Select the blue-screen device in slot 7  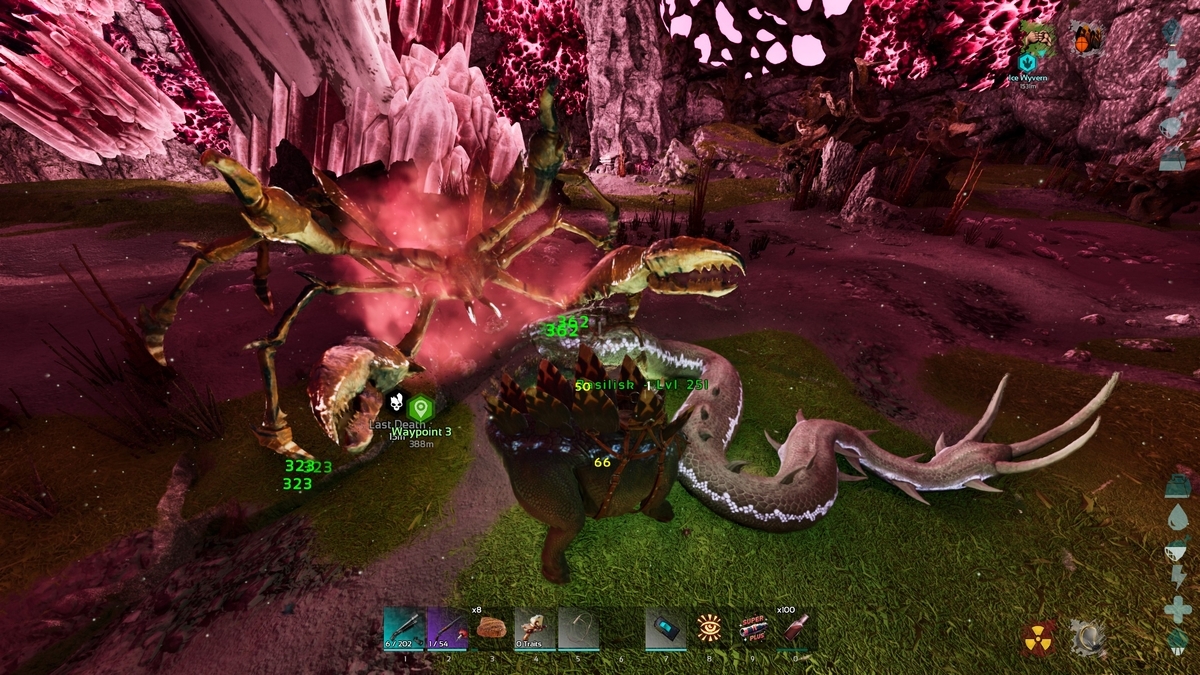pos(665,629)
